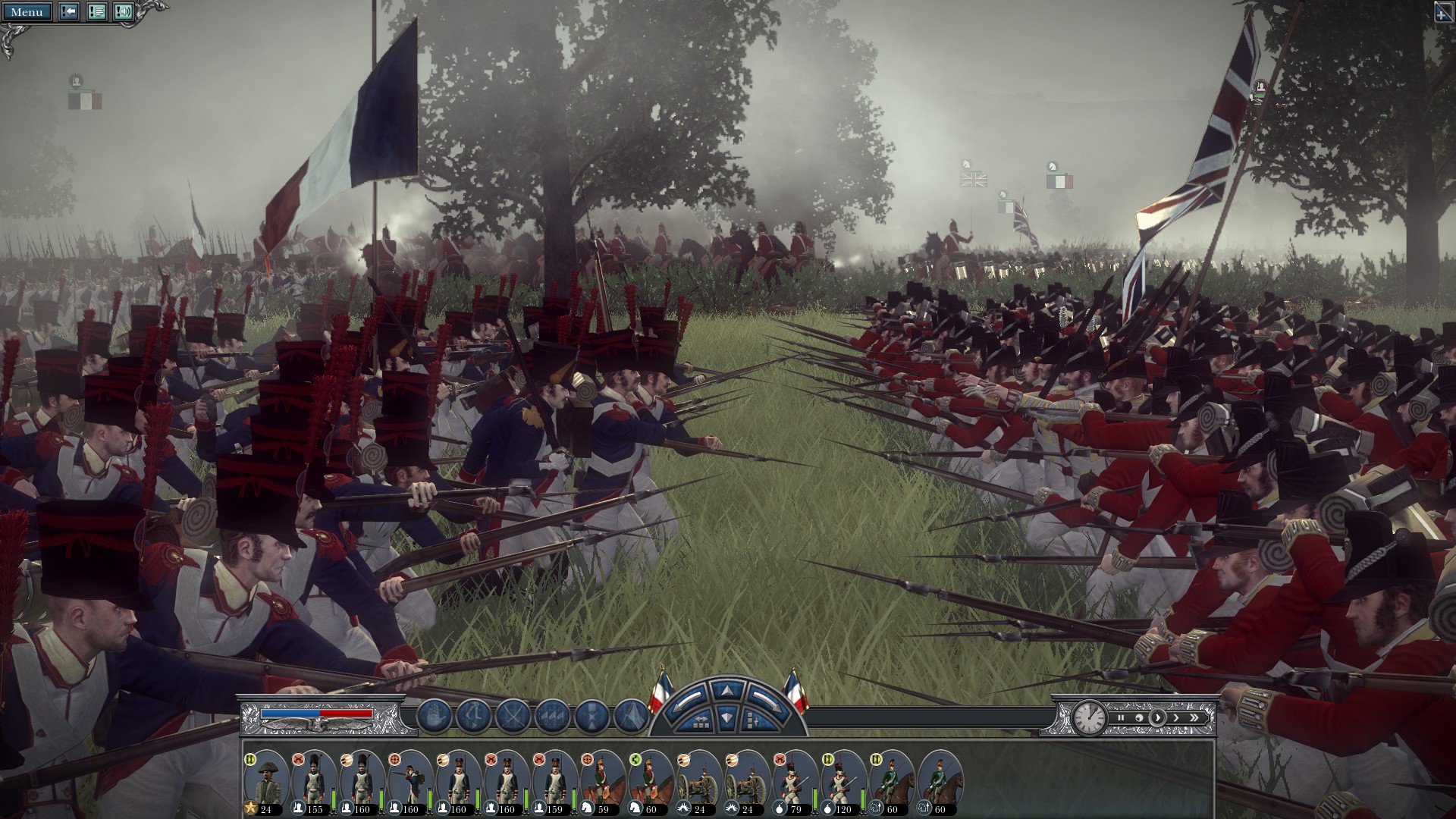Select the rifleman unit card aiming musket

point(412,781)
